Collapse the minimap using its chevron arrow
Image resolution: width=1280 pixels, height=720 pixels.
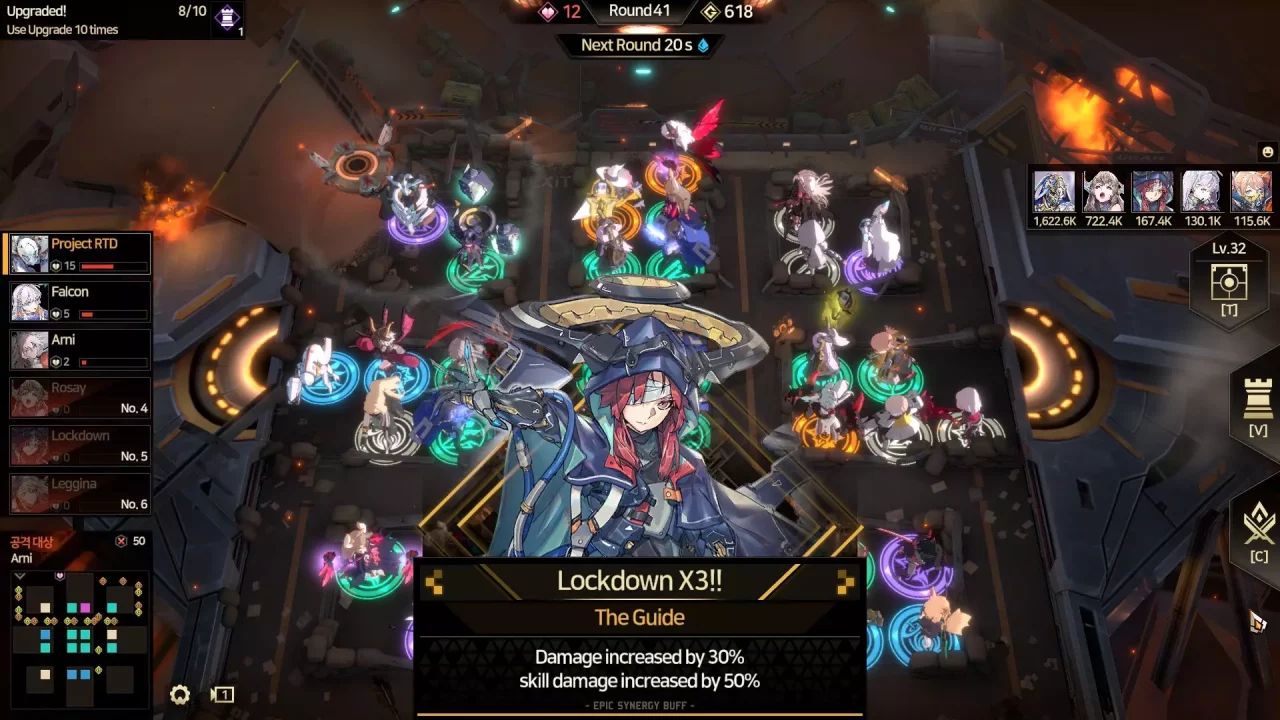[x=19, y=577]
